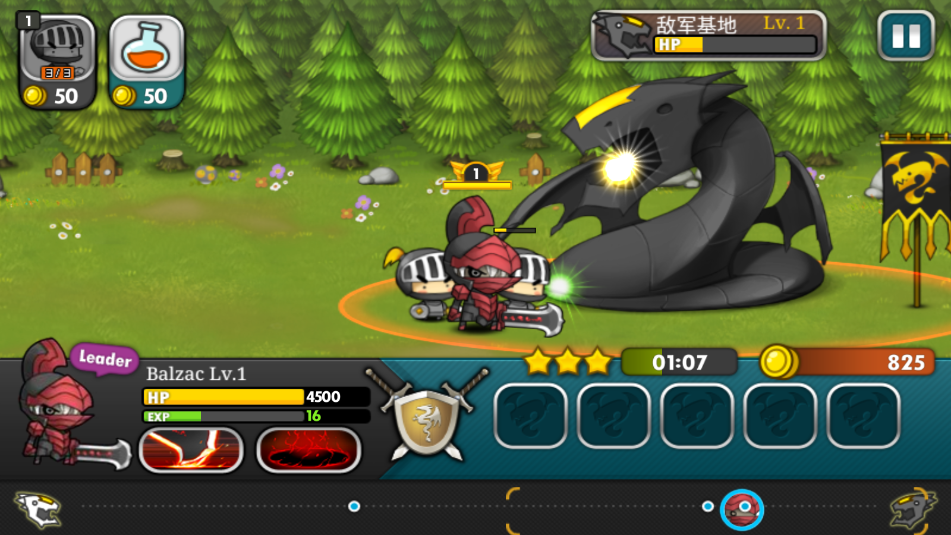Summon the knight unit for 50 gold
Viewport: 951px width, 535px height.
(x=57, y=60)
